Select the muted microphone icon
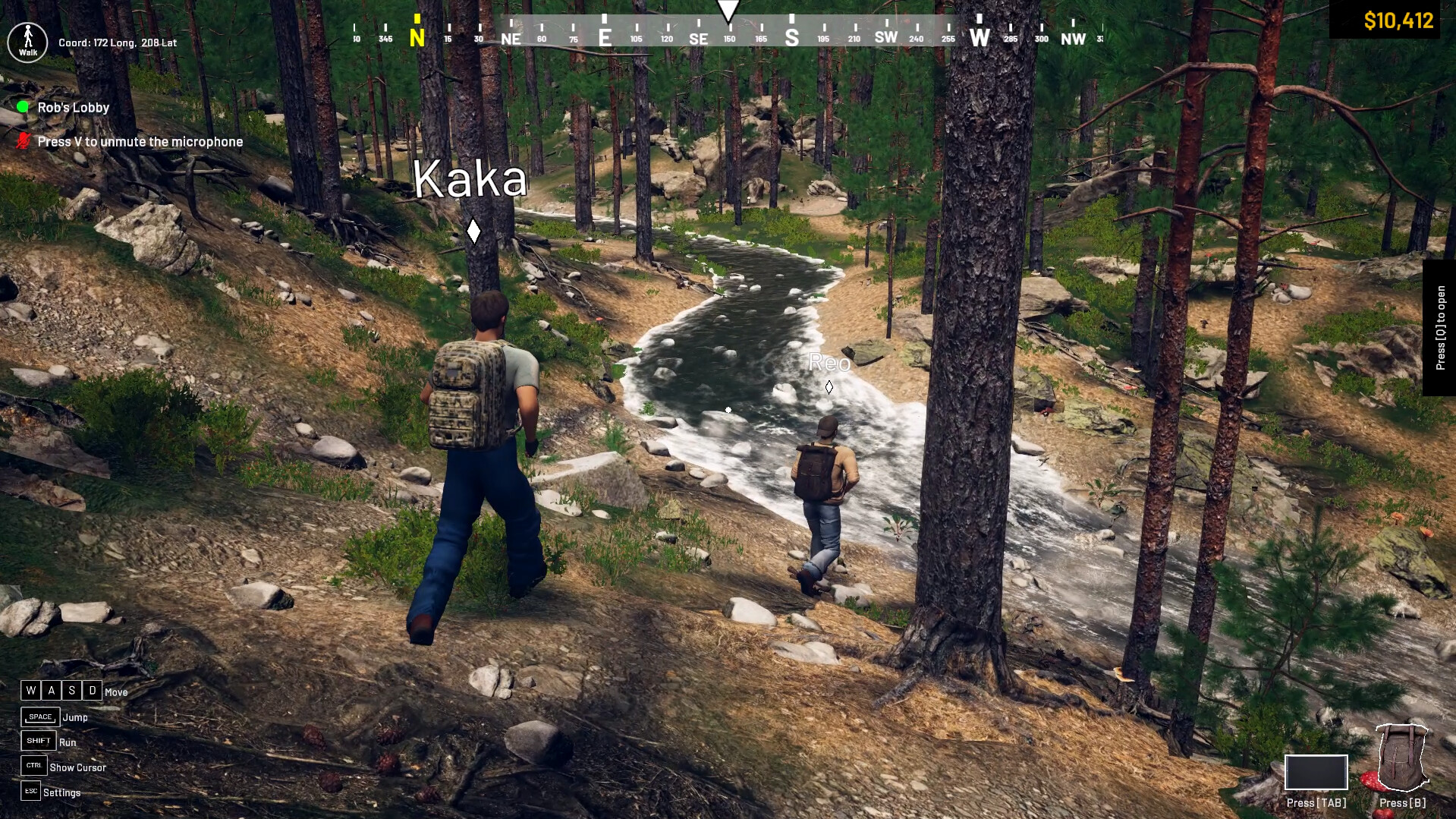1456x819 pixels. point(25,140)
